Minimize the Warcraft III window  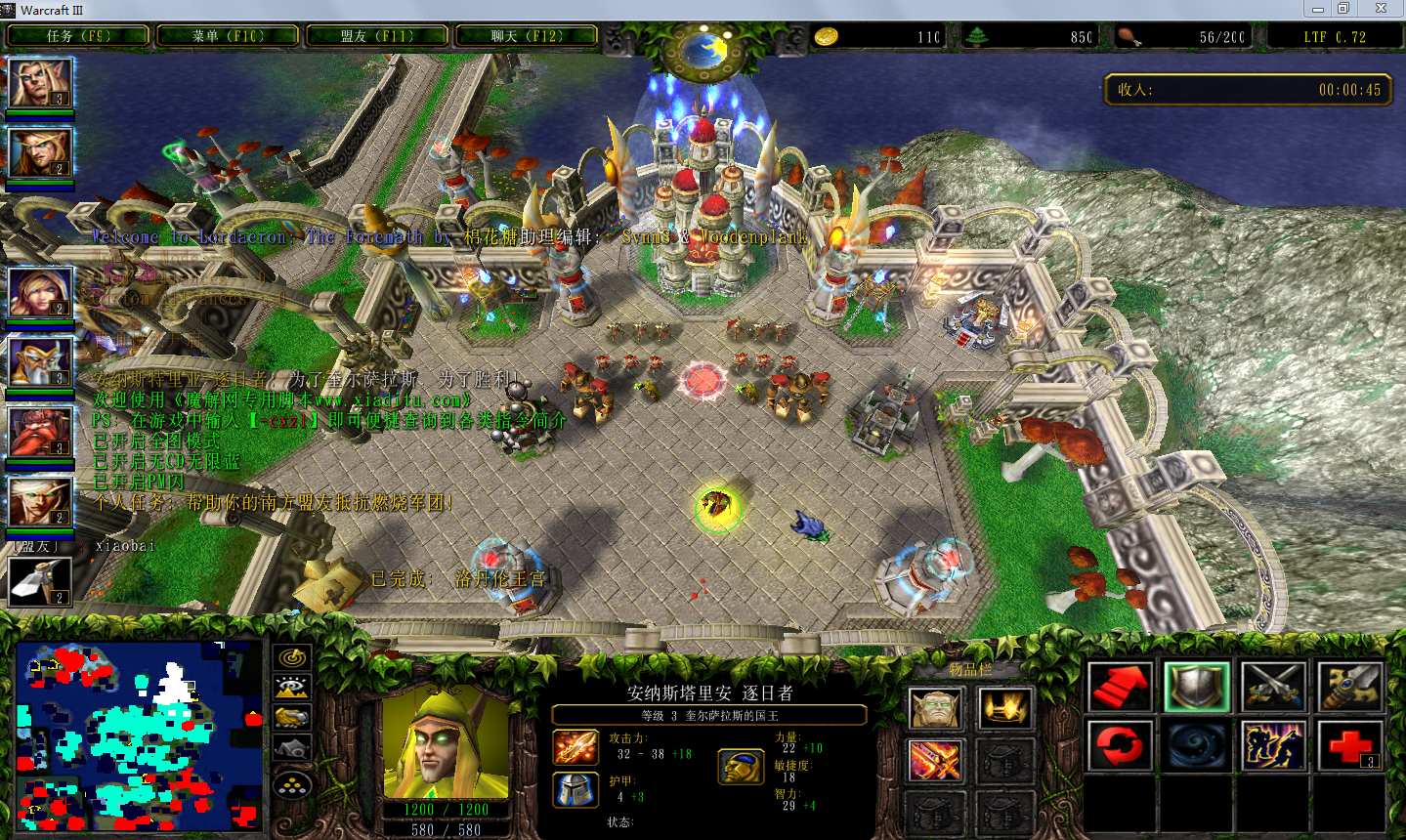[1318, 9]
